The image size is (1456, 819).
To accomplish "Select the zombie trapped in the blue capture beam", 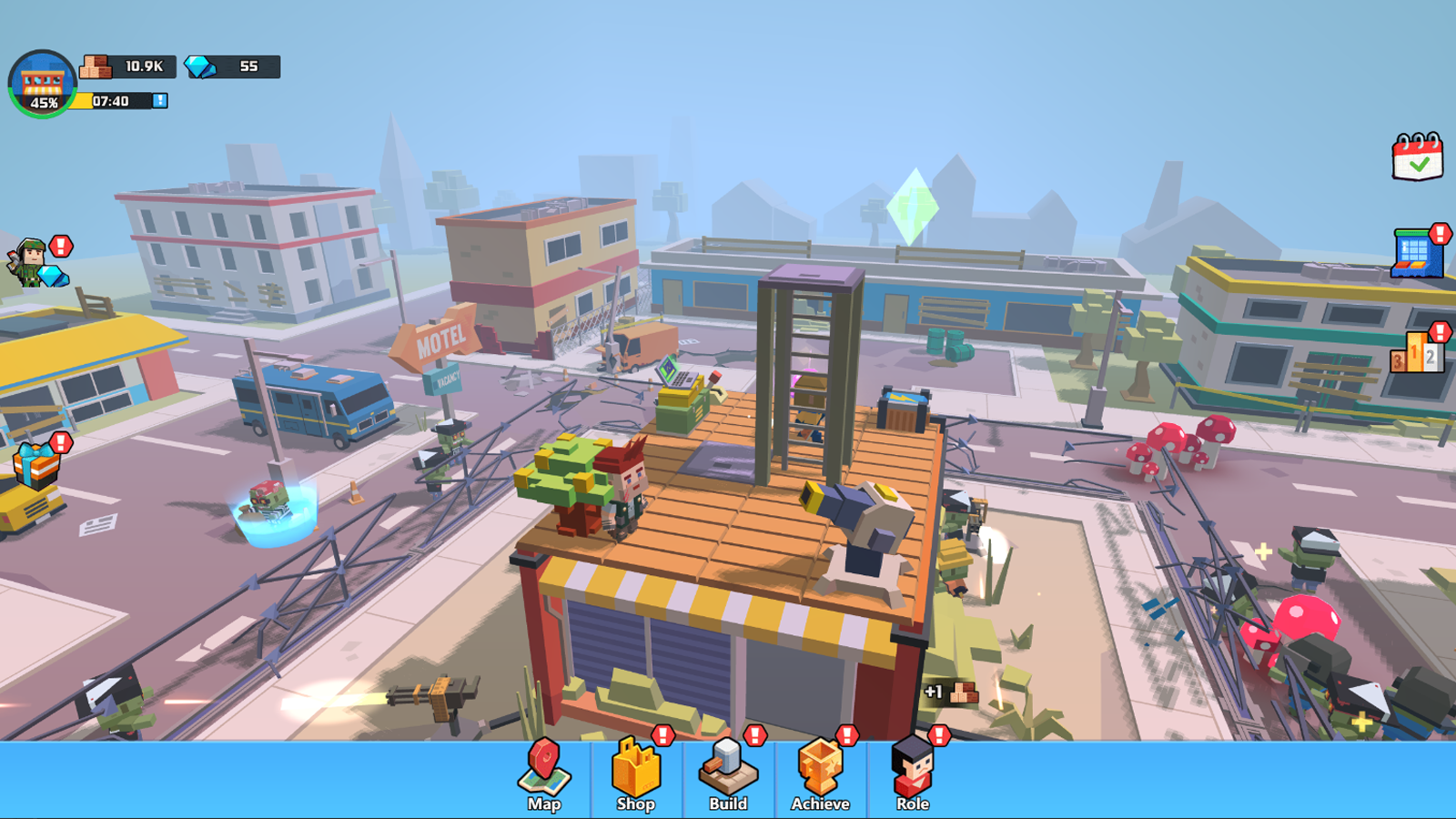I will (x=270, y=502).
